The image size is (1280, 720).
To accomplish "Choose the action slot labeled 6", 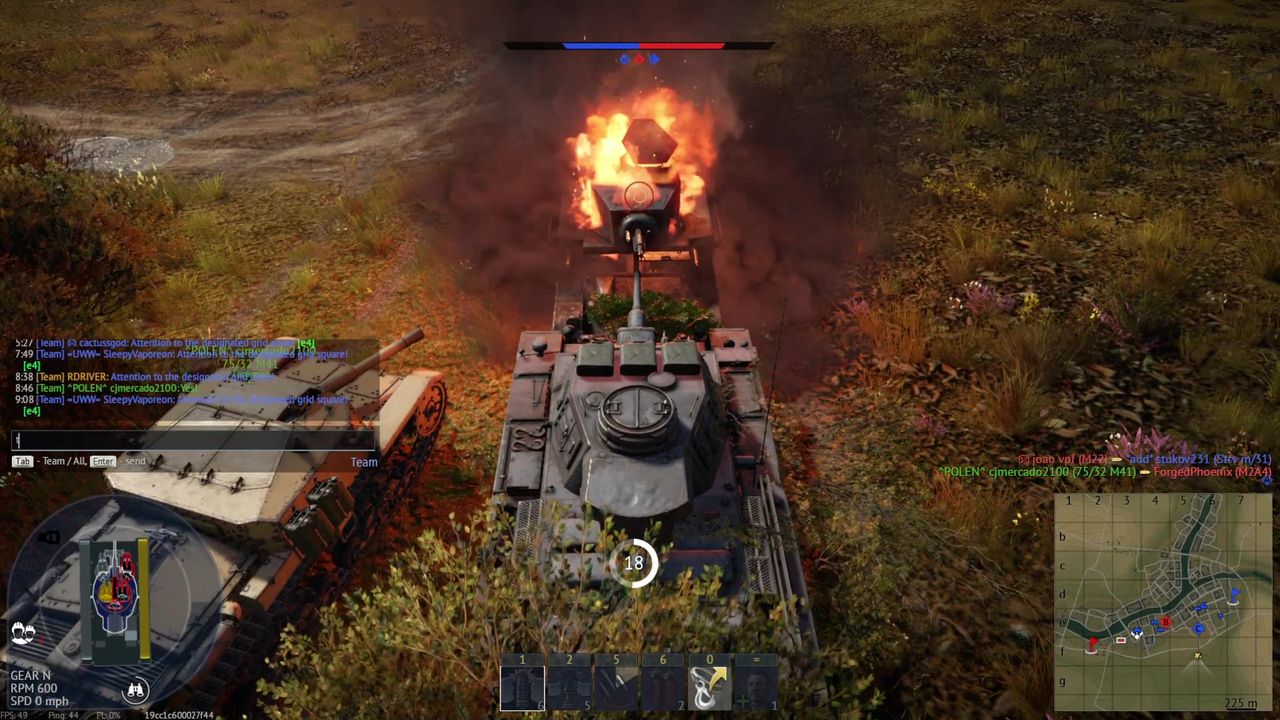I will pyautogui.click(x=663, y=688).
